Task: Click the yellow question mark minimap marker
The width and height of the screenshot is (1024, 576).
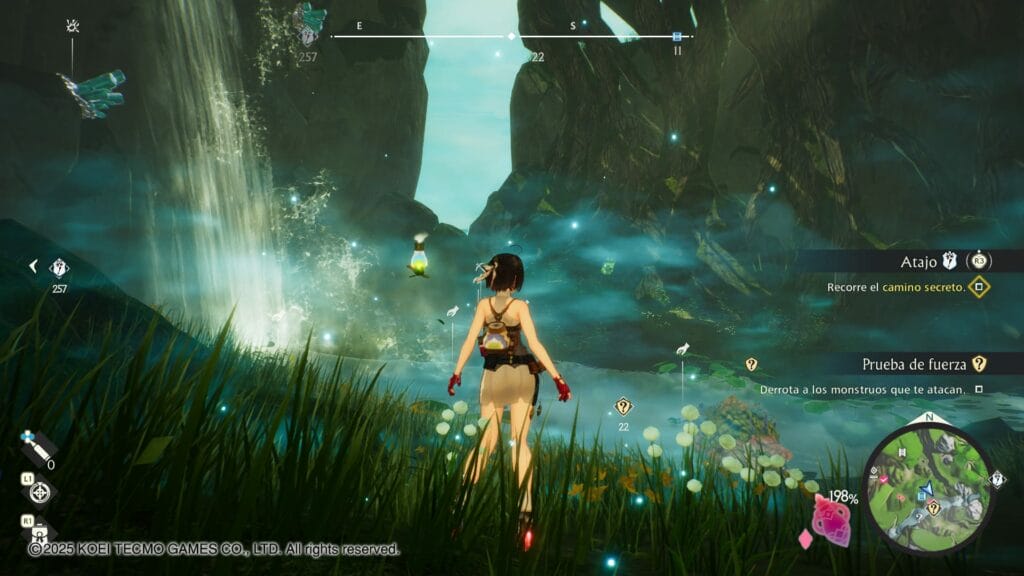Action: pyautogui.click(x=933, y=508)
